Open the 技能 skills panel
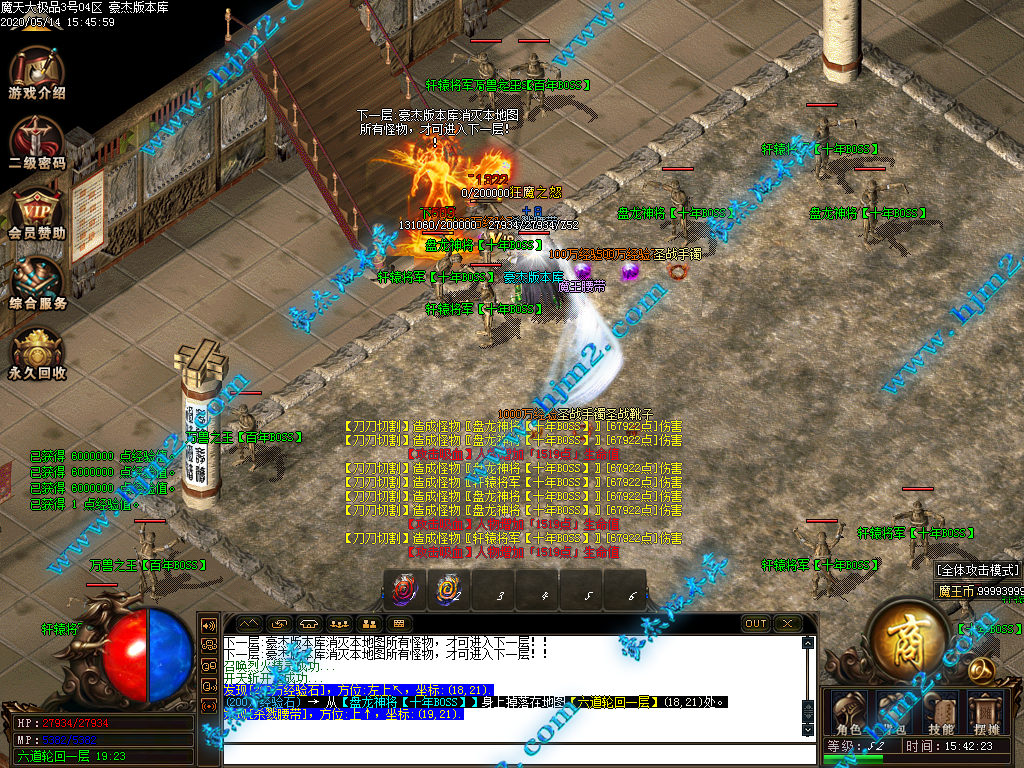Viewport: 1024px width, 768px height. 939,707
